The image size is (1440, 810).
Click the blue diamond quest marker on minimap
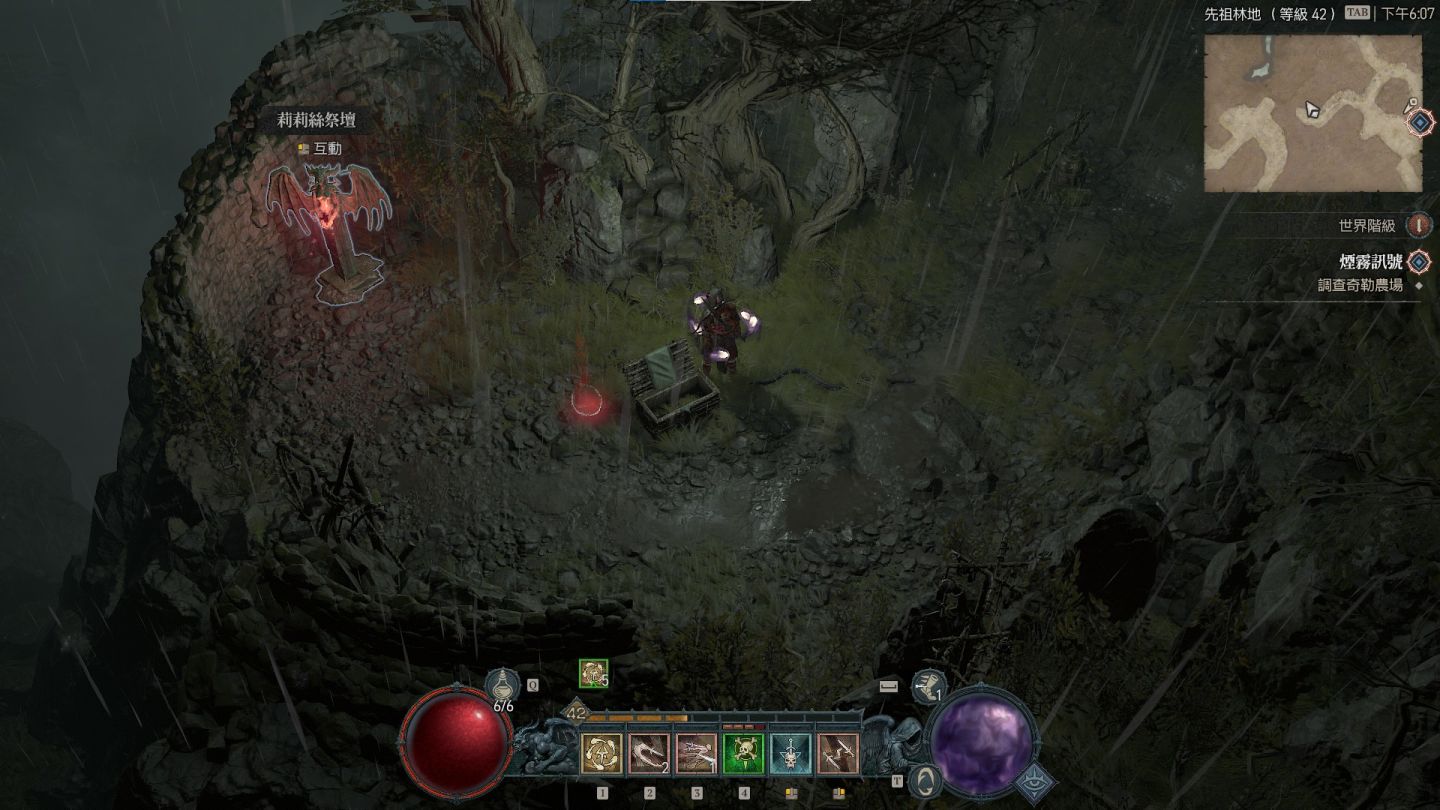point(1420,123)
